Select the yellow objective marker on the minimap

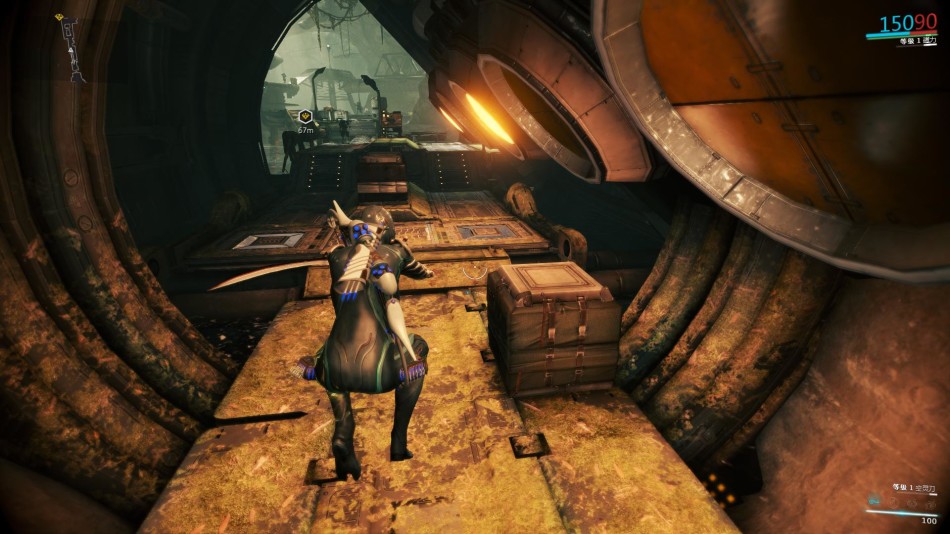(x=61, y=18)
